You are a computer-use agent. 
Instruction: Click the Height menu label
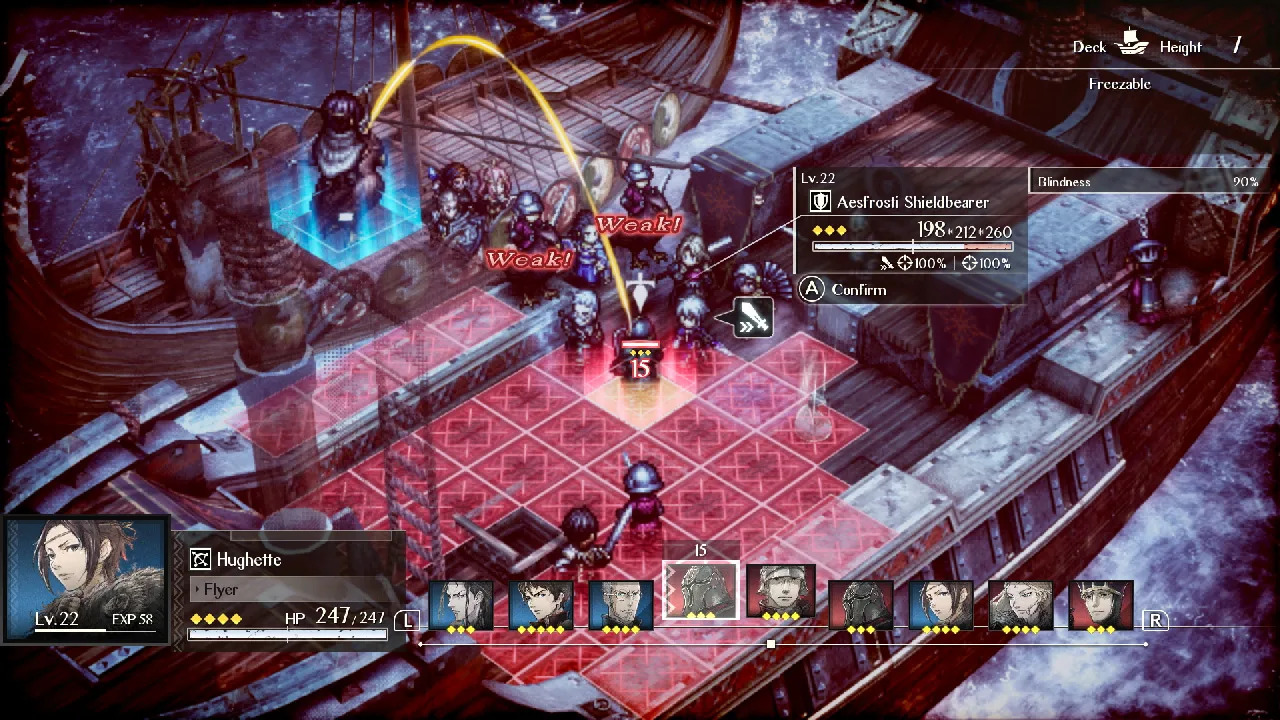1180,46
